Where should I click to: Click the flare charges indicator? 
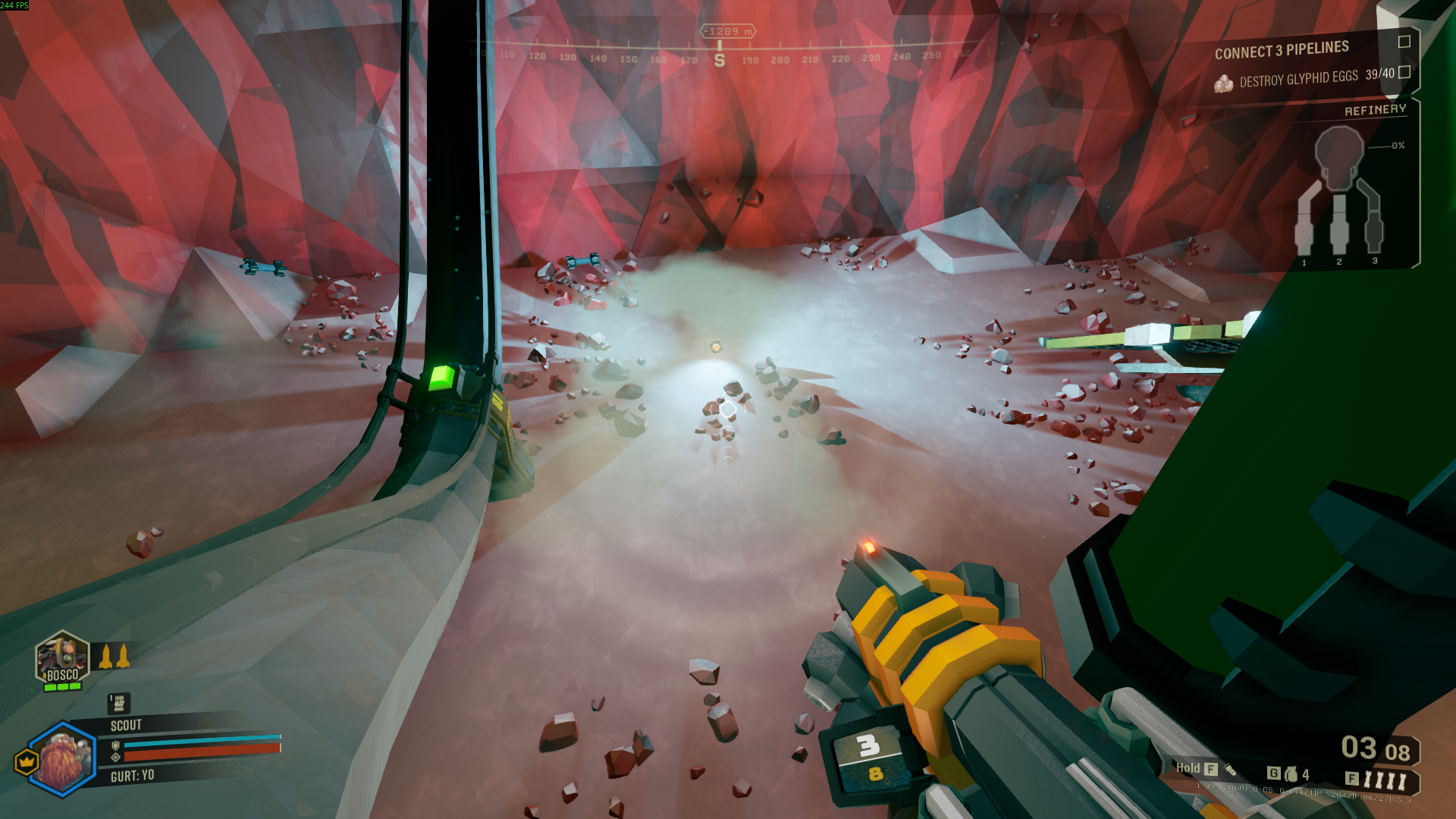(x=1385, y=780)
